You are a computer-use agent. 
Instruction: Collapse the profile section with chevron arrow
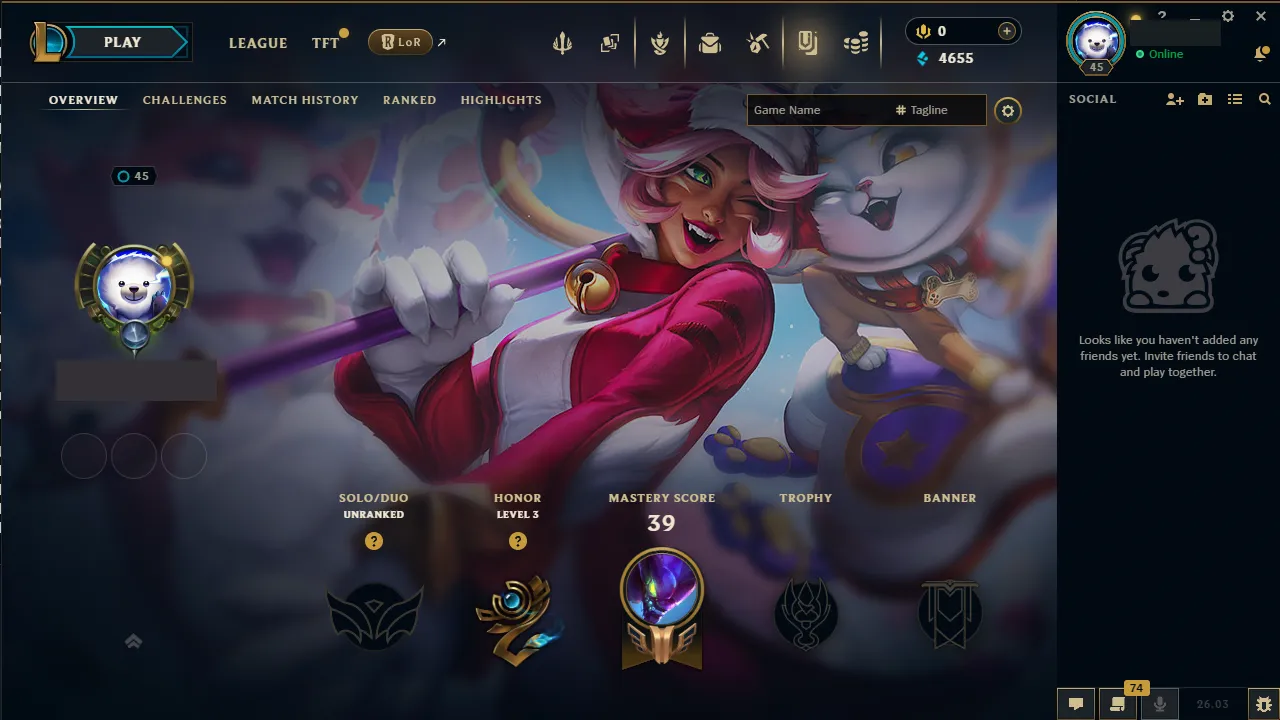pos(133,641)
